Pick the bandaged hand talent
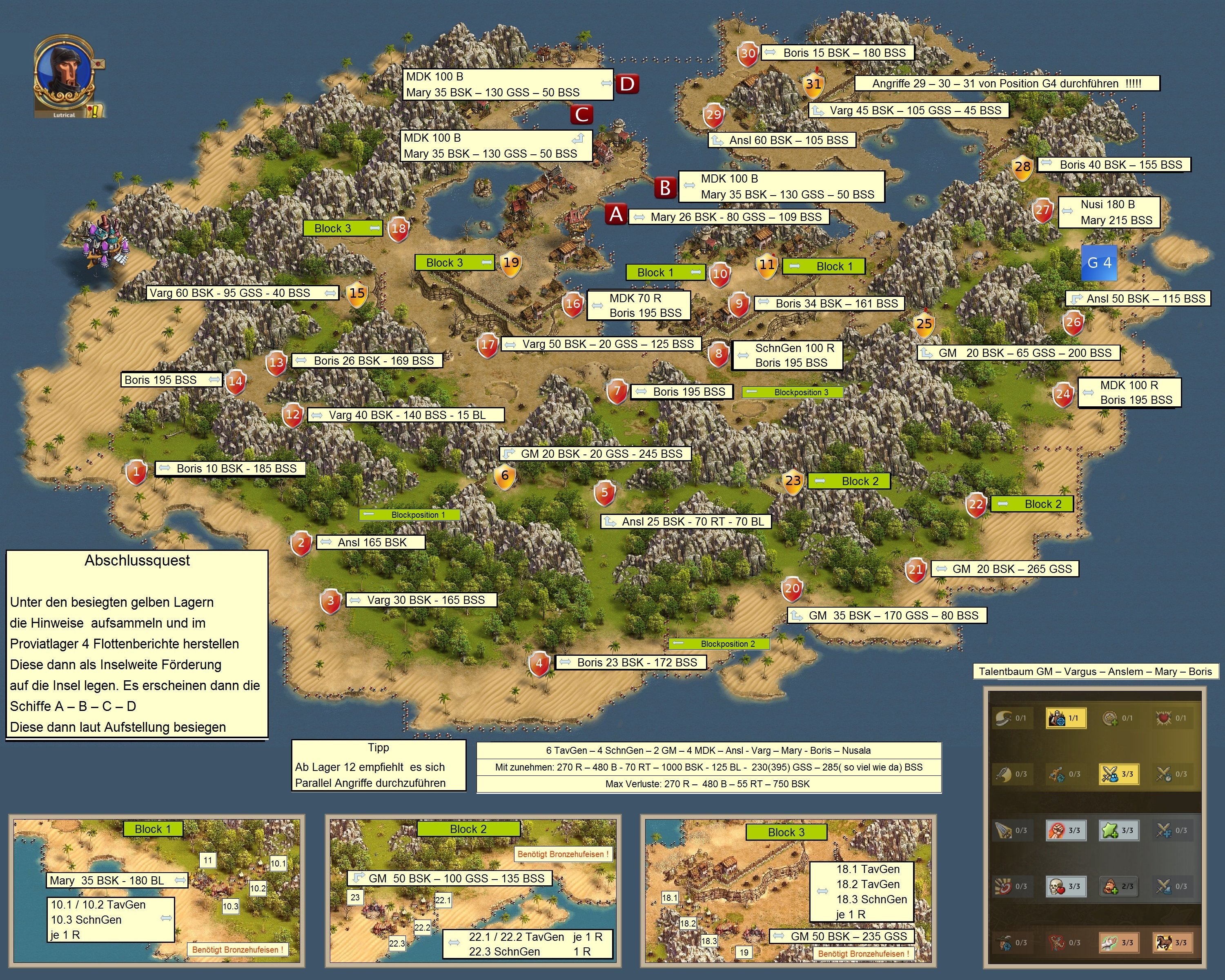This screenshot has width=1225, height=980. 1119,942
